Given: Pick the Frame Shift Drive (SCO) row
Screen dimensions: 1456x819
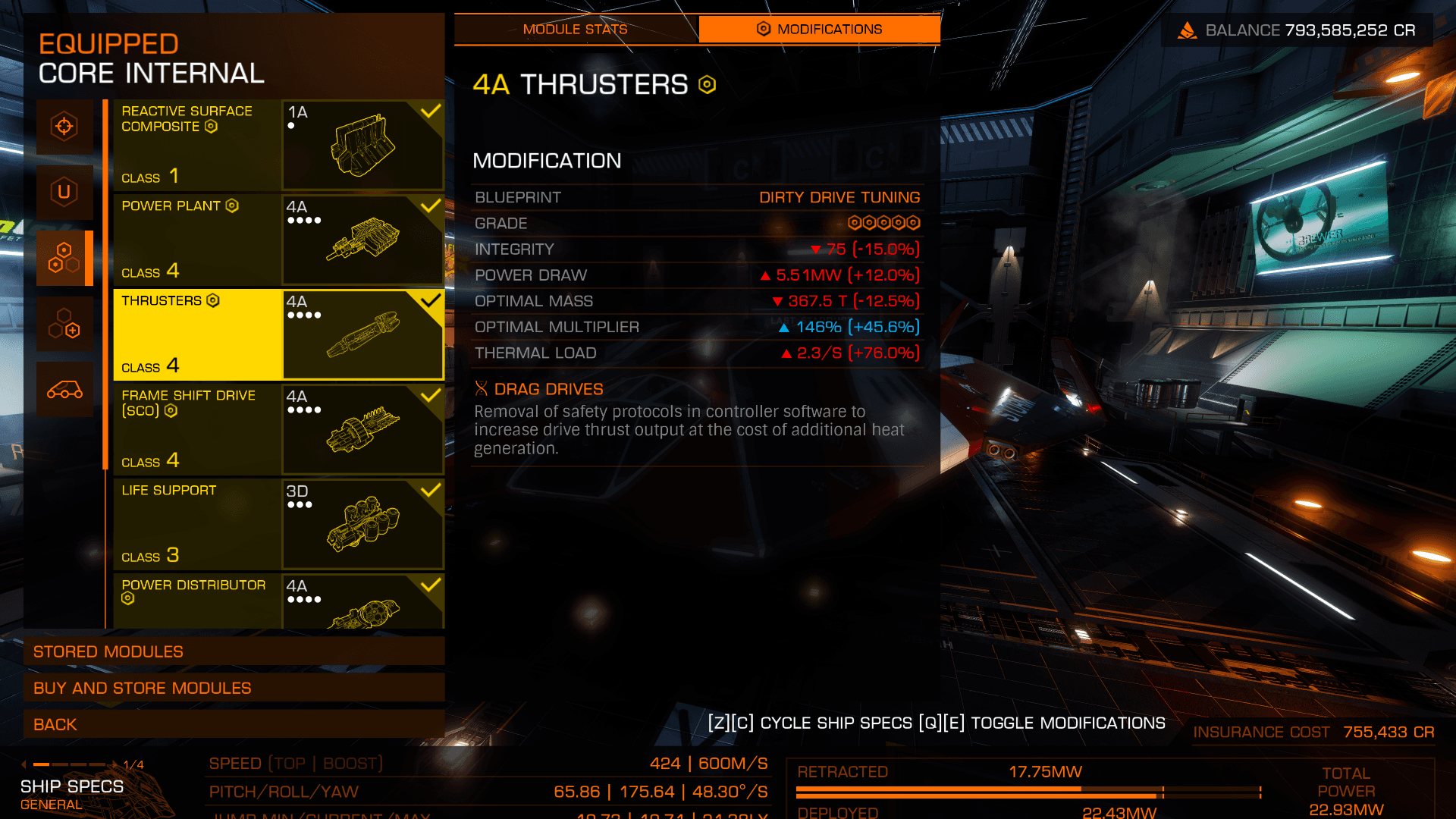Looking at the screenshot, I should tap(278, 429).
